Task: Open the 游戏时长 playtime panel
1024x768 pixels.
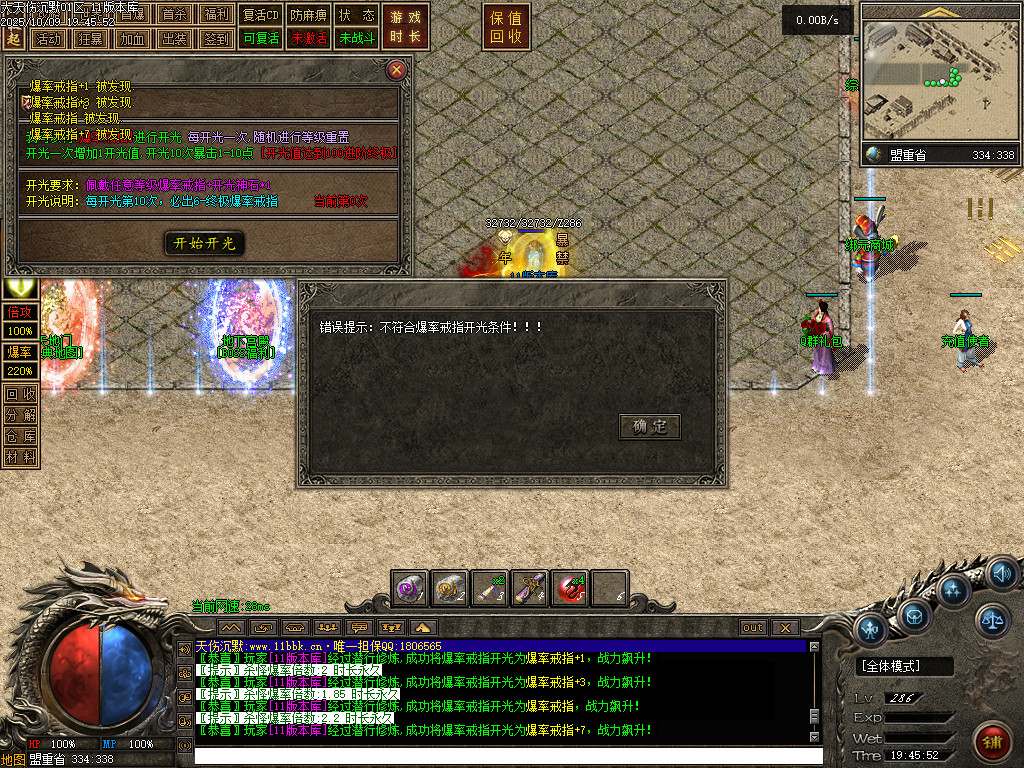Action: 406,27
